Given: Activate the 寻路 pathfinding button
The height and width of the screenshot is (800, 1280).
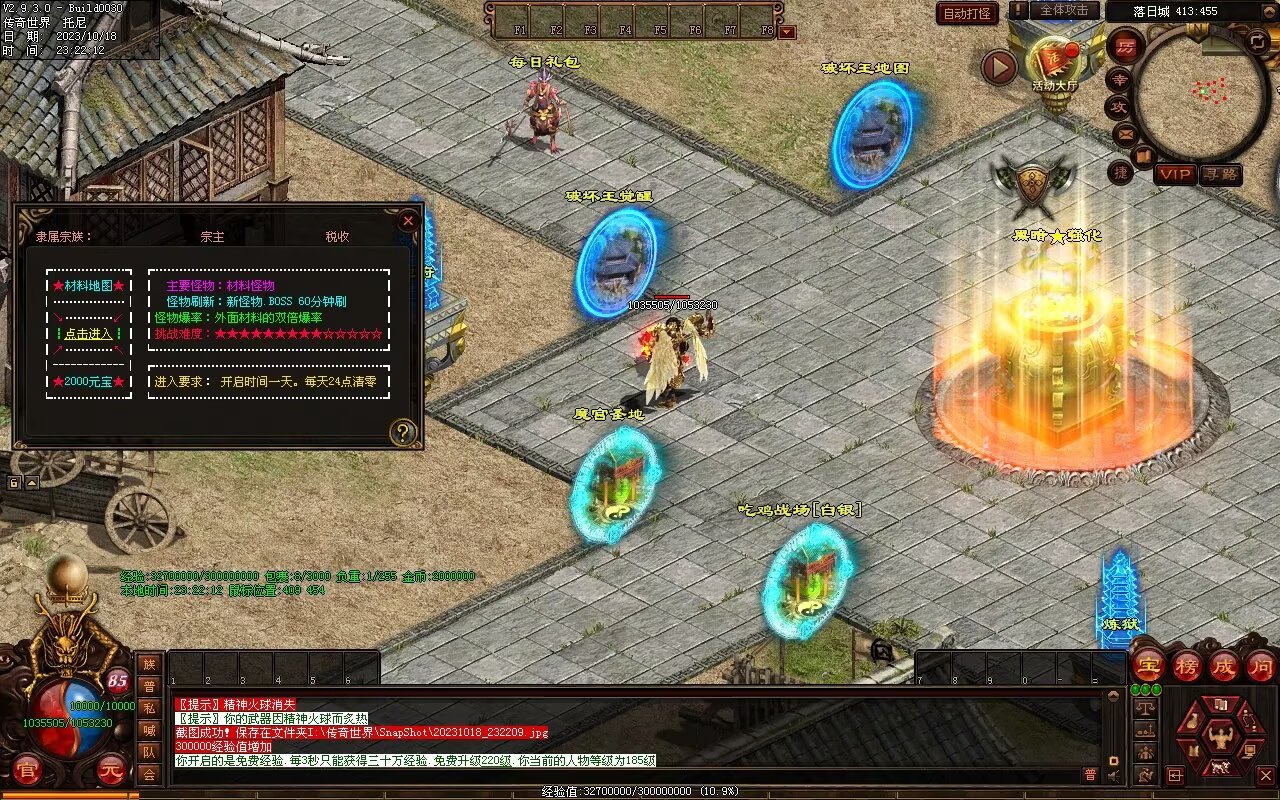Looking at the screenshot, I should [1220, 174].
